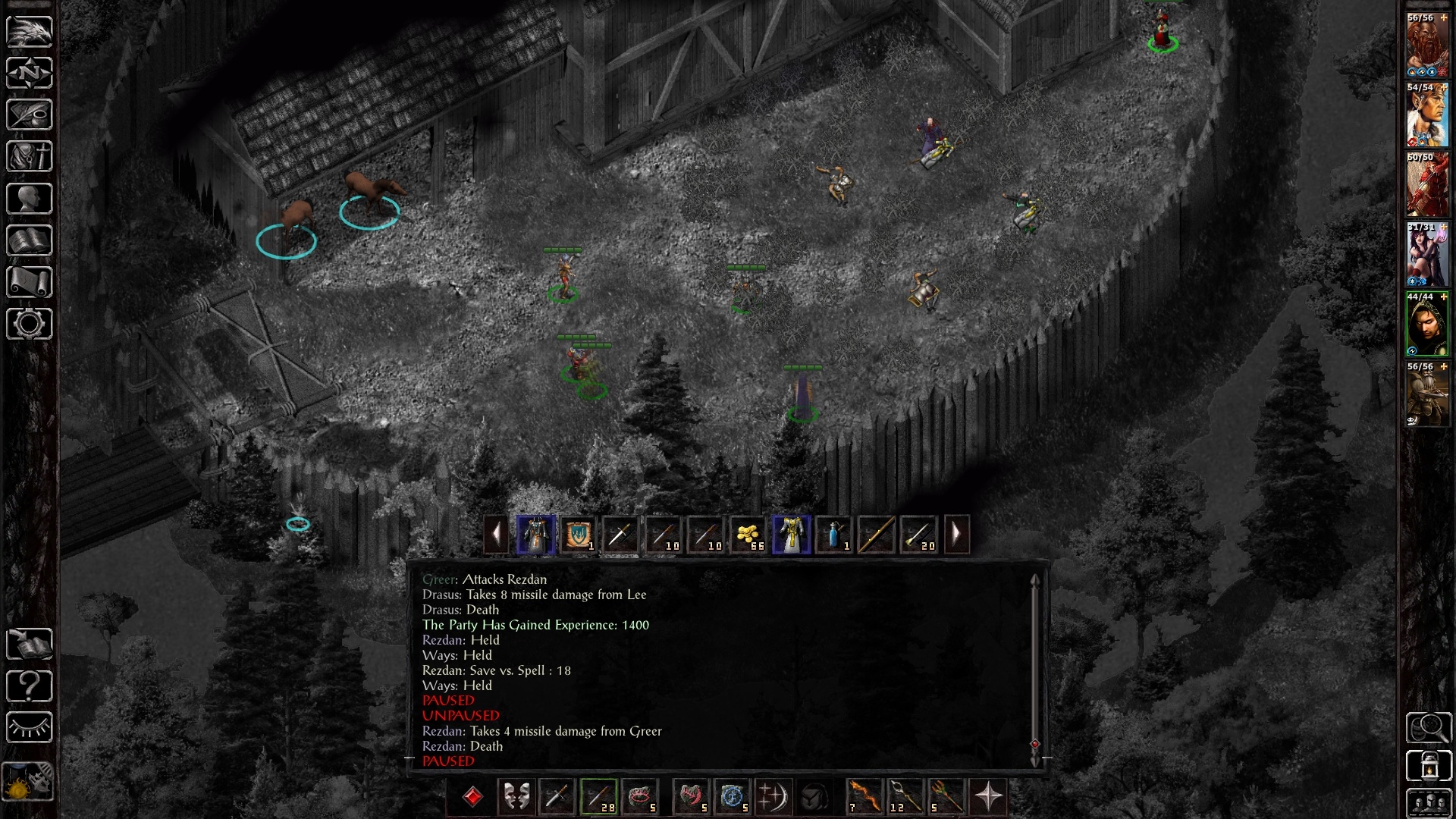The height and width of the screenshot is (819, 1456).
Task: Activate the theater masks ability
Action: (x=516, y=797)
